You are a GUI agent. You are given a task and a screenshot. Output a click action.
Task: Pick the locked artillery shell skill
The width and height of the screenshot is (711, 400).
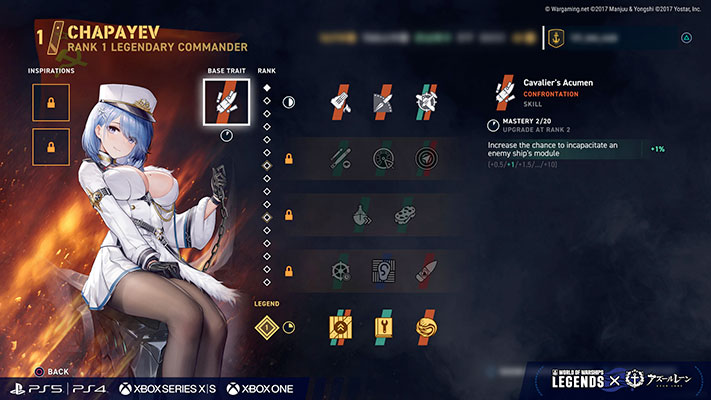tap(426, 269)
